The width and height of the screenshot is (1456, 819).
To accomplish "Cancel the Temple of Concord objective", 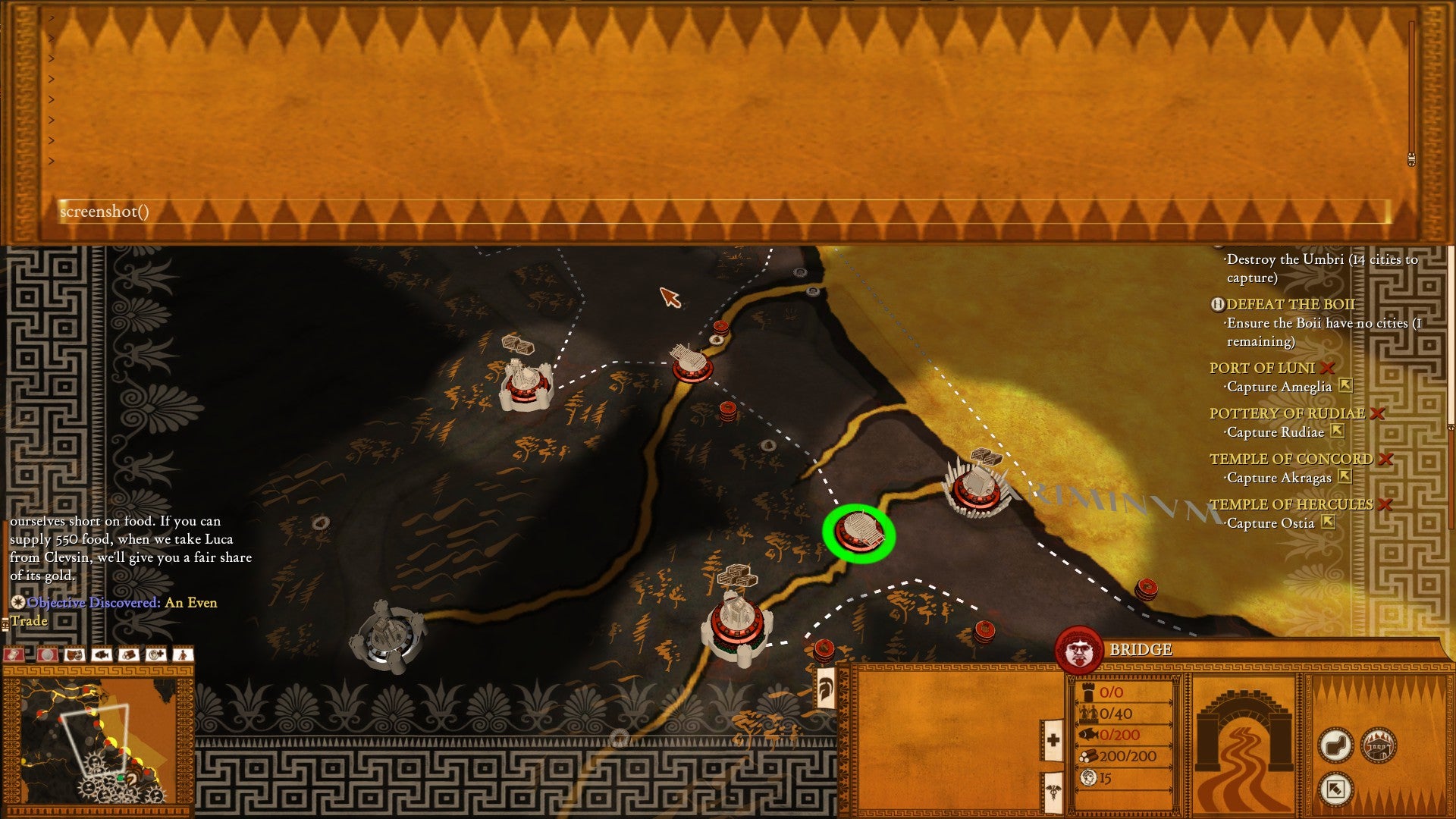I will tap(1385, 459).
